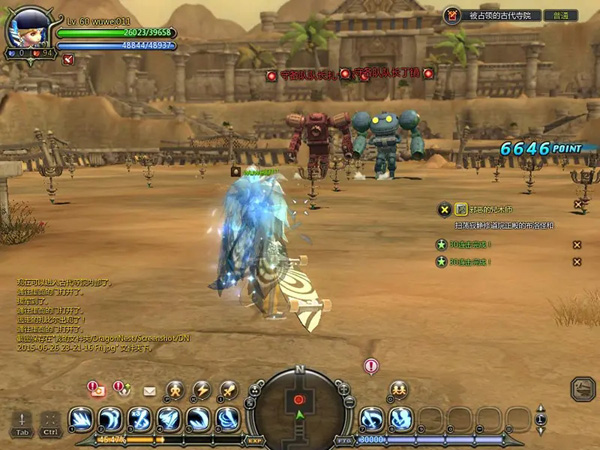Dismiss the second 30-combo completion notice
Viewport: 600px width, 450px height.
tap(577, 262)
